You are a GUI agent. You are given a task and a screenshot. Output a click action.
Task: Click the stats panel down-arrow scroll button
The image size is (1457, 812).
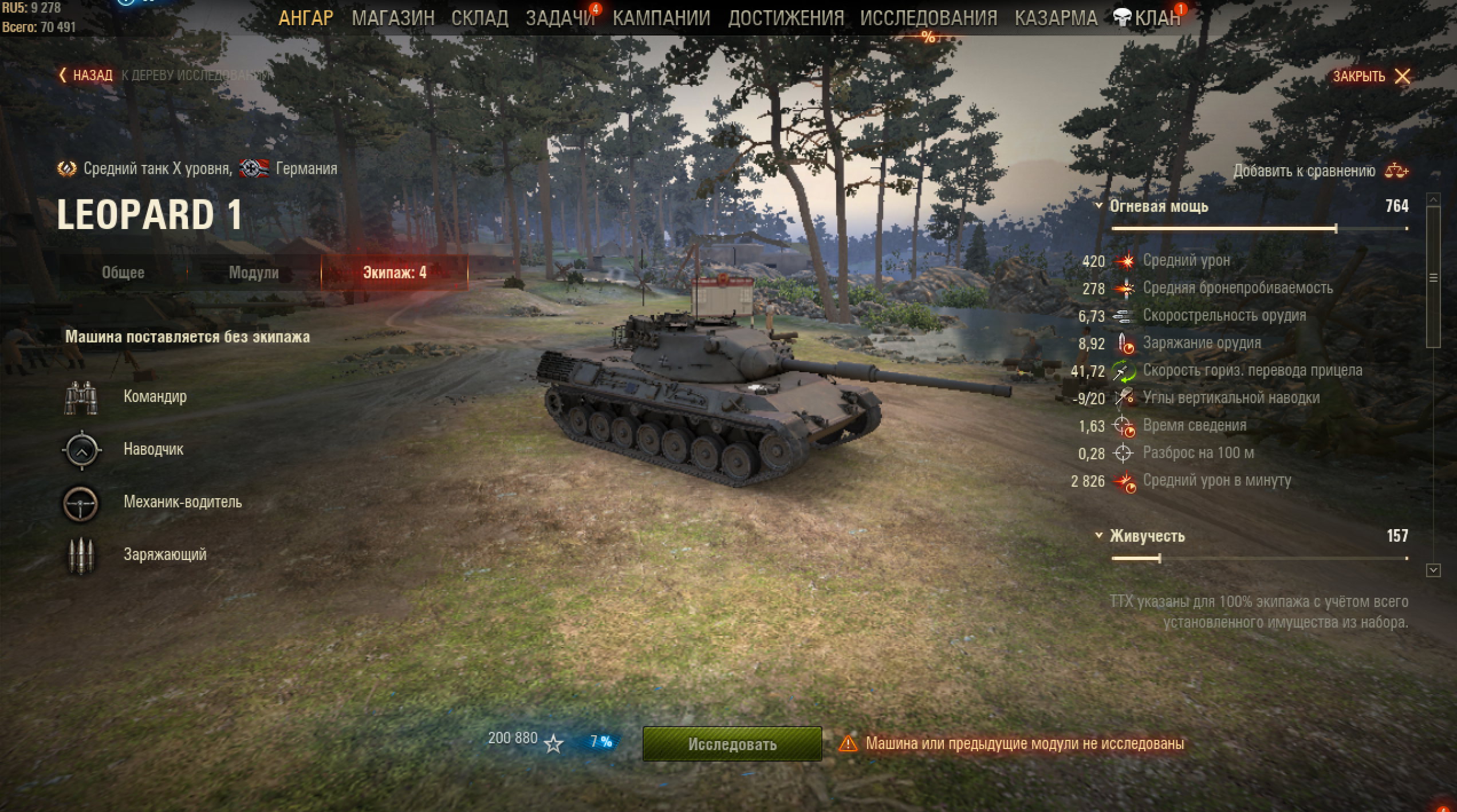click(1433, 570)
